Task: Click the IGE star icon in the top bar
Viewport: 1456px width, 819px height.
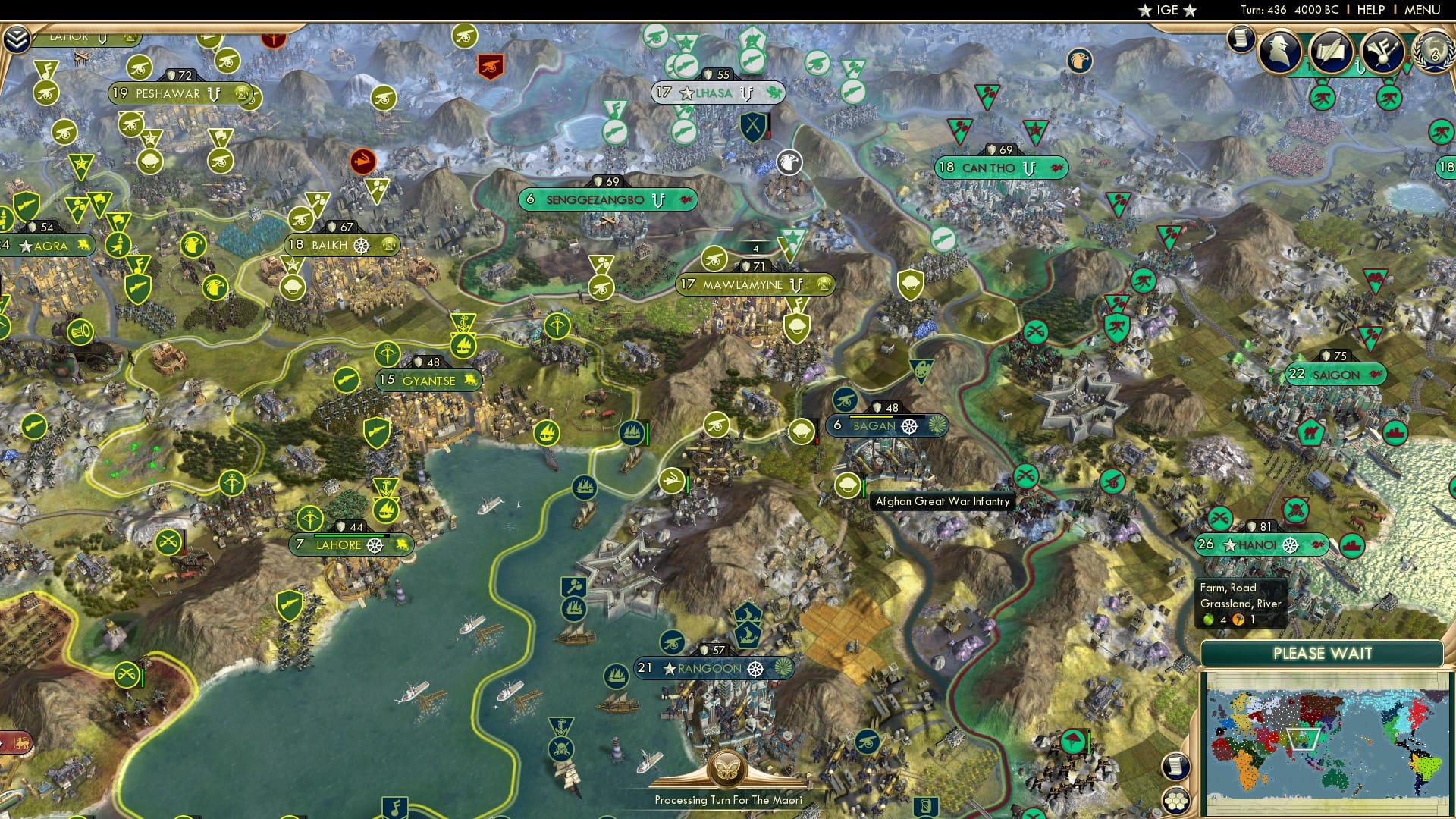Action: (1144, 10)
